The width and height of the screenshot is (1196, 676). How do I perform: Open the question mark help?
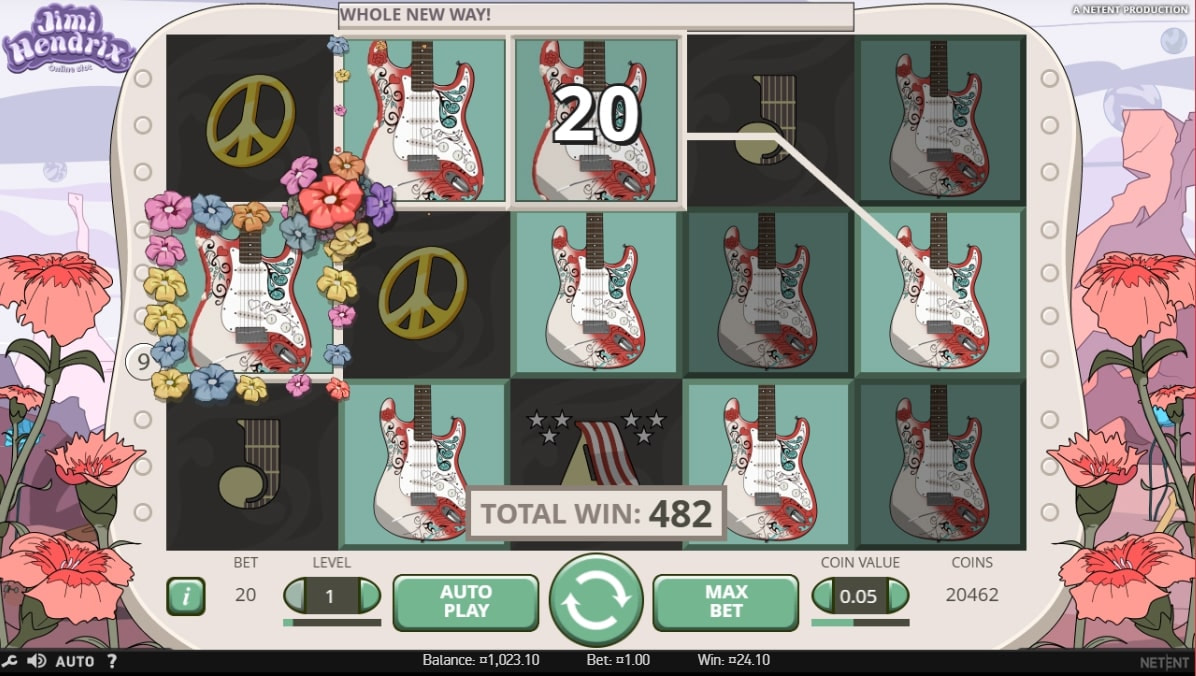click(112, 661)
